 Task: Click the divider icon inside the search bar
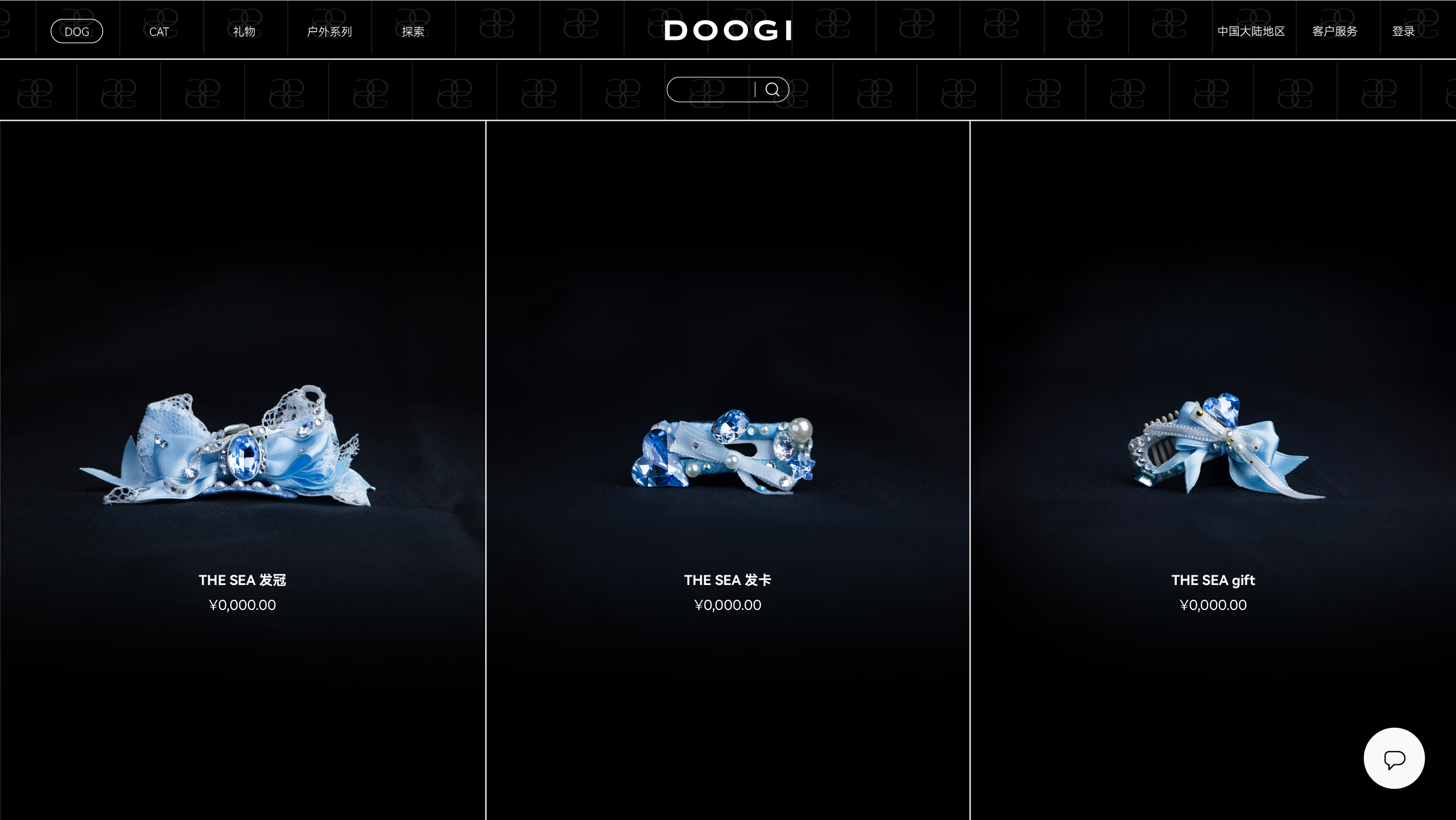pyautogui.click(x=755, y=88)
